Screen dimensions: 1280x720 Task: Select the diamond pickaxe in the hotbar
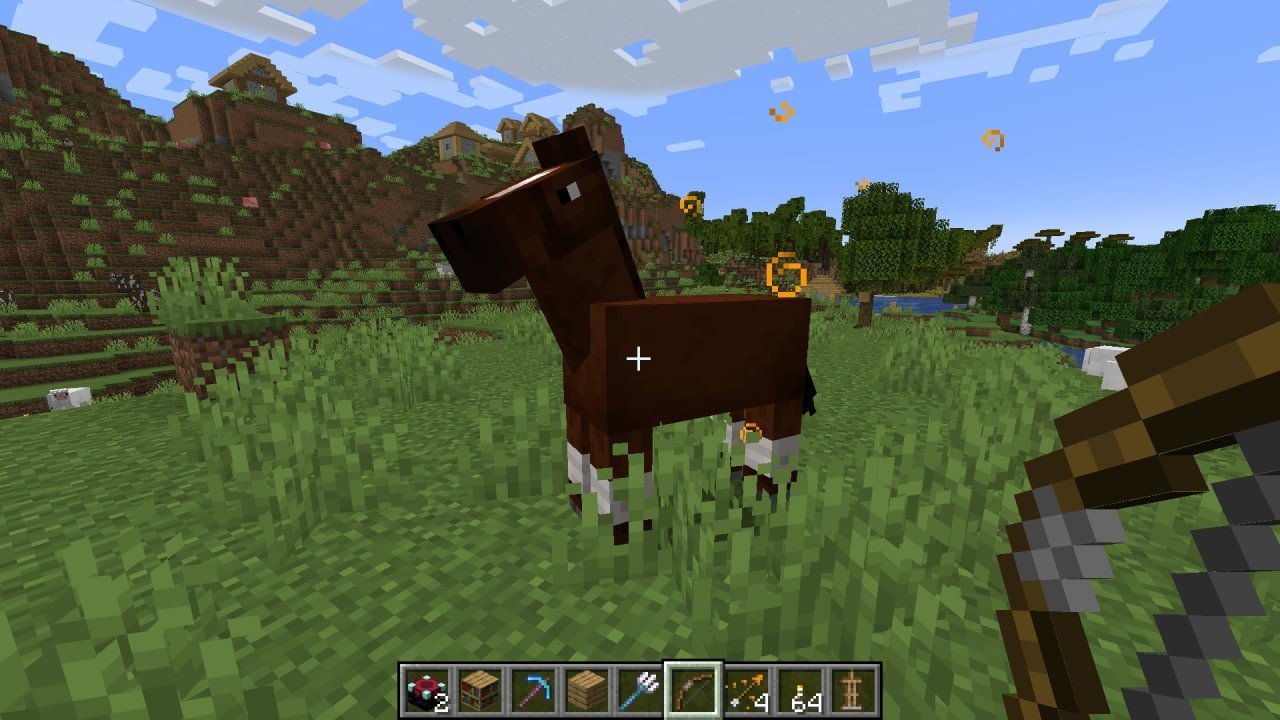pyautogui.click(x=533, y=690)
